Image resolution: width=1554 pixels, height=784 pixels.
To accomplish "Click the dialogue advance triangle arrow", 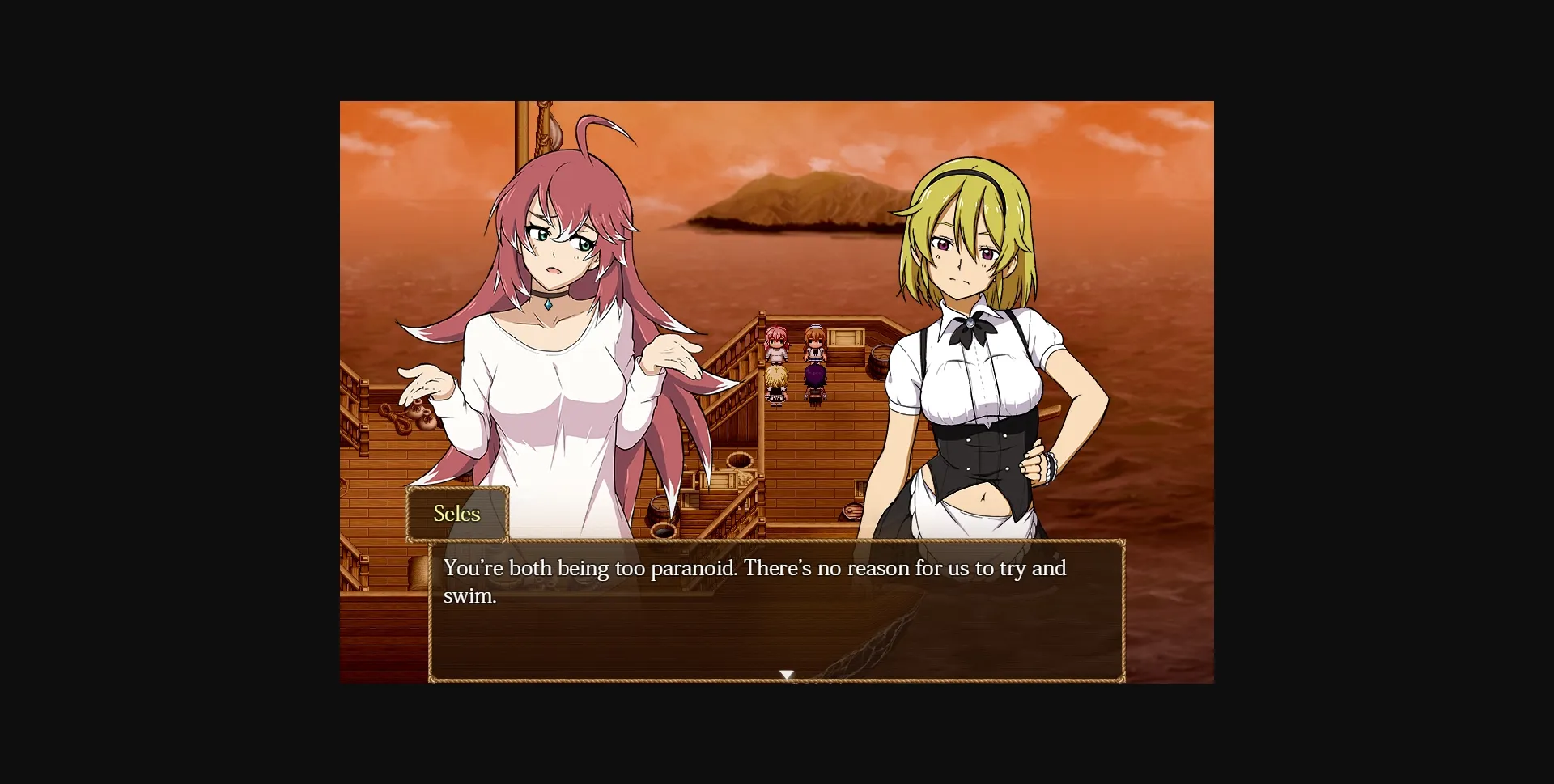I will point(787,673).
